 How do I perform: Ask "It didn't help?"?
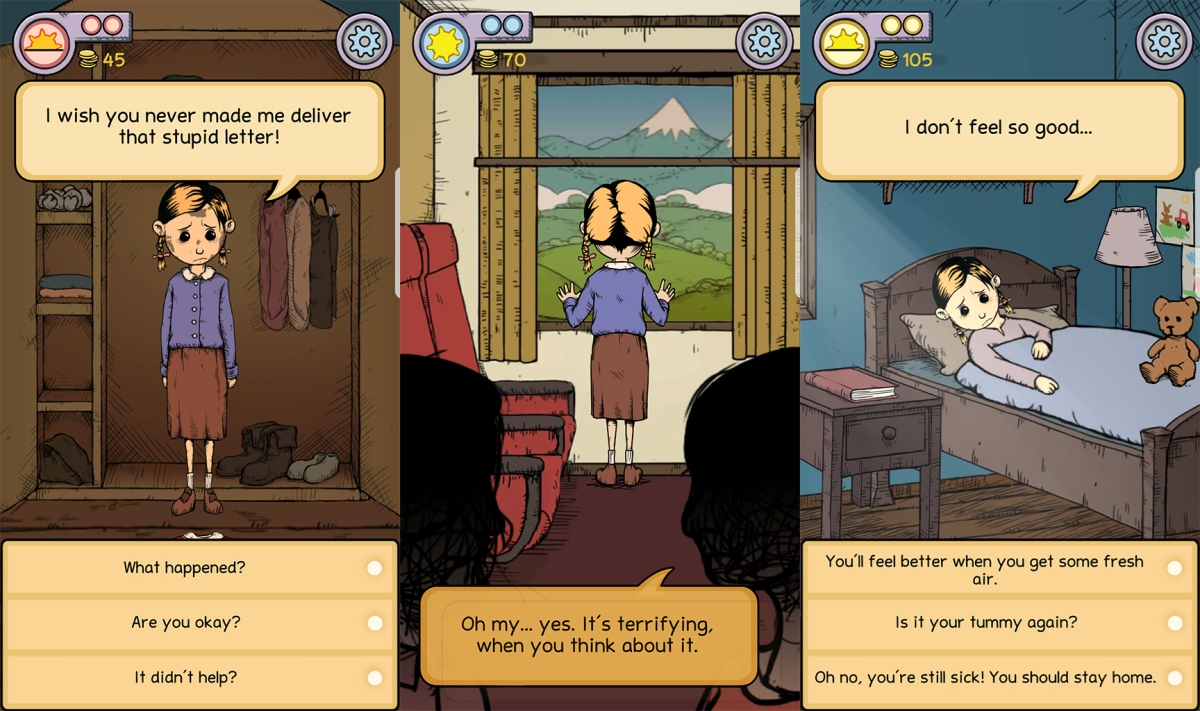click(x=200, y=678)
